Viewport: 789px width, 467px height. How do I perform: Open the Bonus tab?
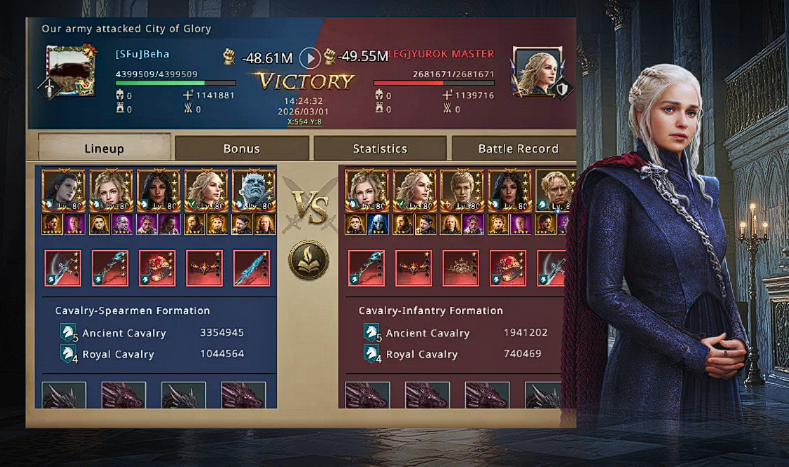(242, 148)
